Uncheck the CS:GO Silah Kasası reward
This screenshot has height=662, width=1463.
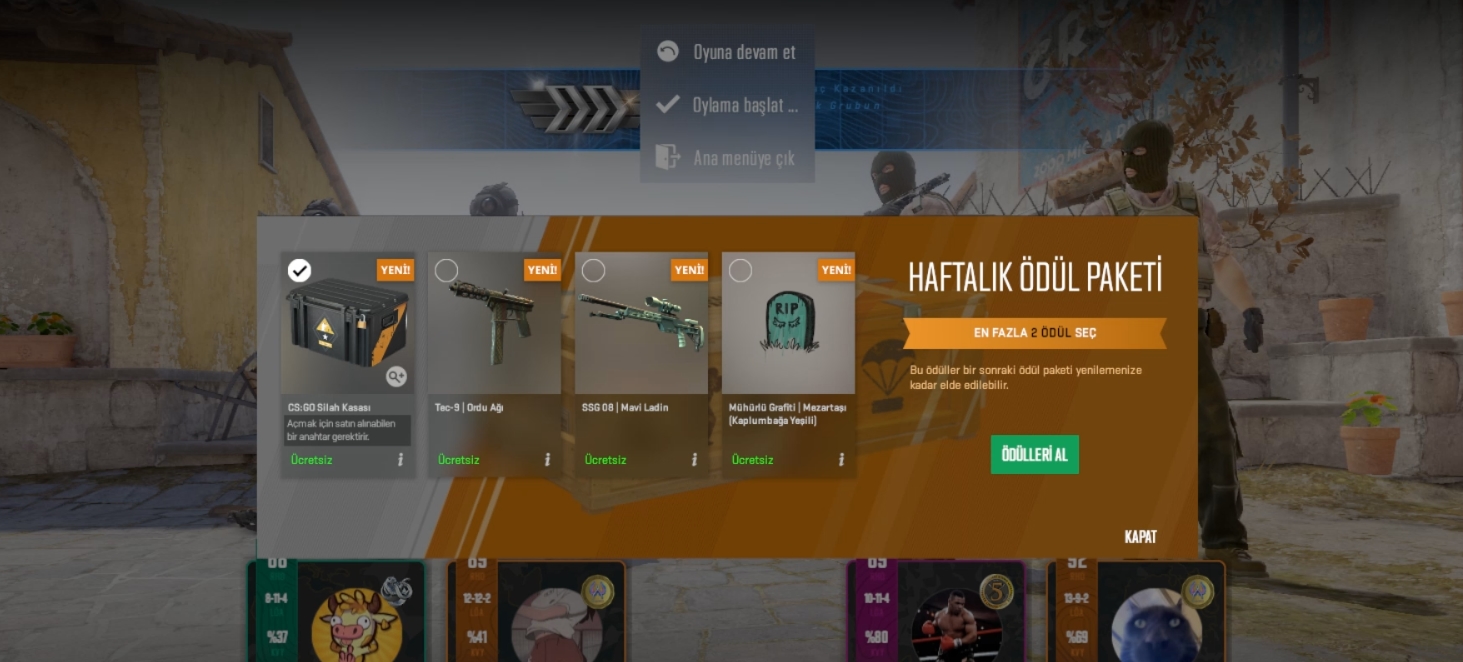[x=299, y=270]
